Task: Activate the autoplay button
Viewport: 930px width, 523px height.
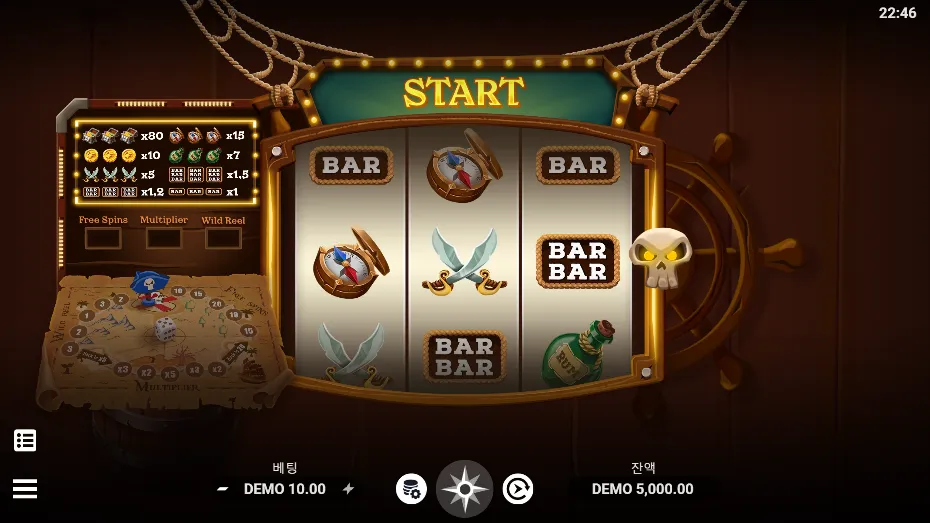Action: [517, 489]
